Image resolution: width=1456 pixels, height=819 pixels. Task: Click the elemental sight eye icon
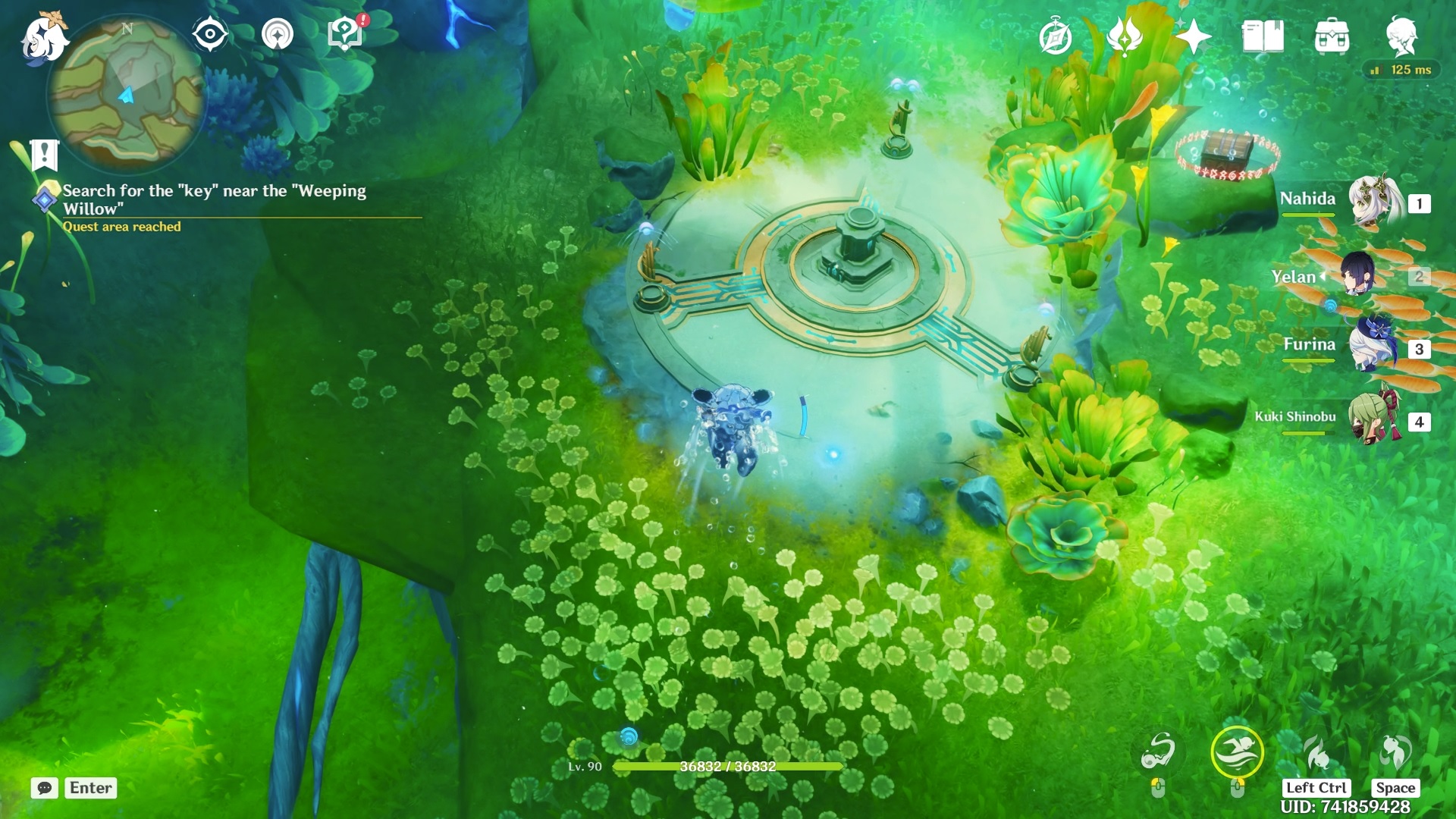tap(209, 33)
